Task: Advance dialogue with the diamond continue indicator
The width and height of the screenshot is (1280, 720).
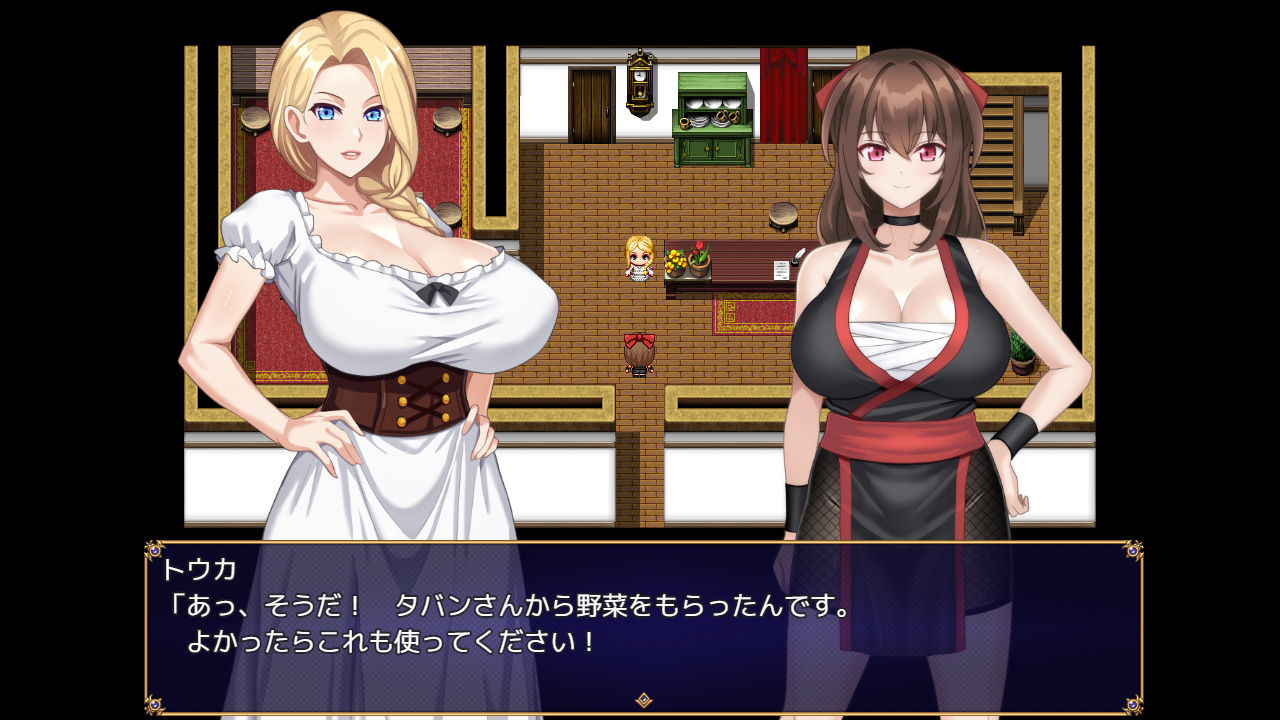Action: [644, 700]
